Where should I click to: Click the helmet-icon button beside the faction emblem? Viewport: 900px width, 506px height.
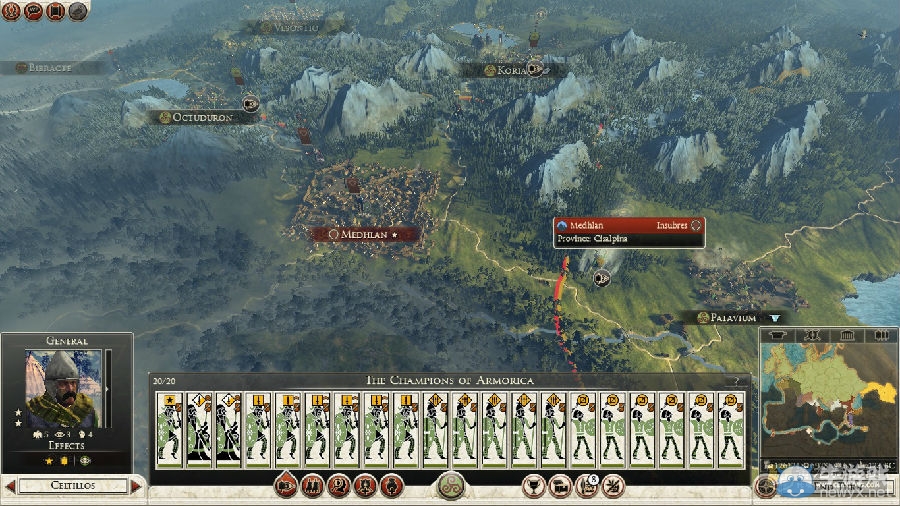pos(391,487)
